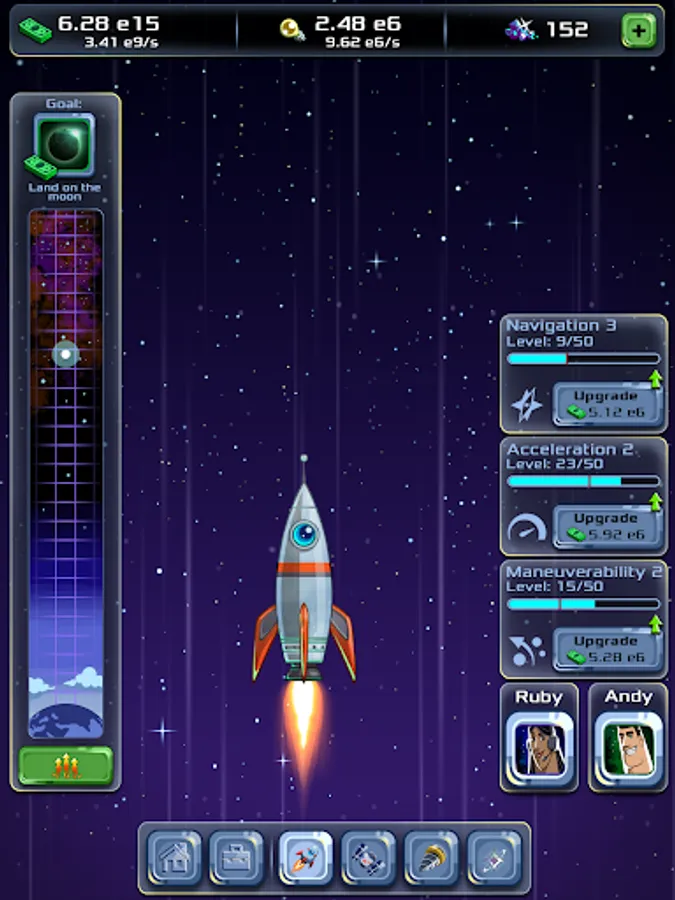This screenshot has height=900, width=675.
Task: Open the Land on the moon goal icon
Action: pos(64,144)
